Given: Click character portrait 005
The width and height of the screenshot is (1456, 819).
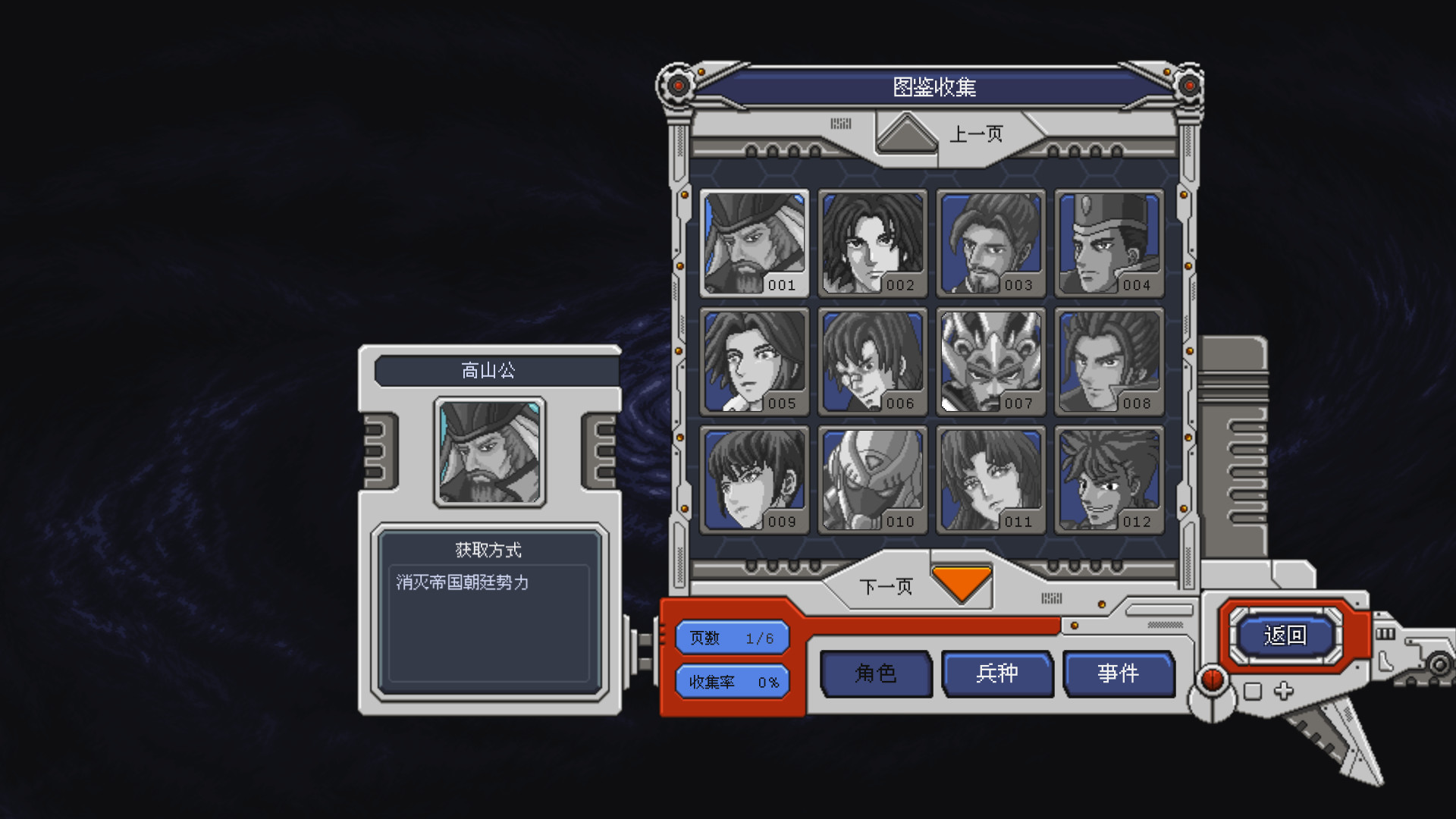Looking at the screenshot, I should pyautogui.click(x=753, y=362).
